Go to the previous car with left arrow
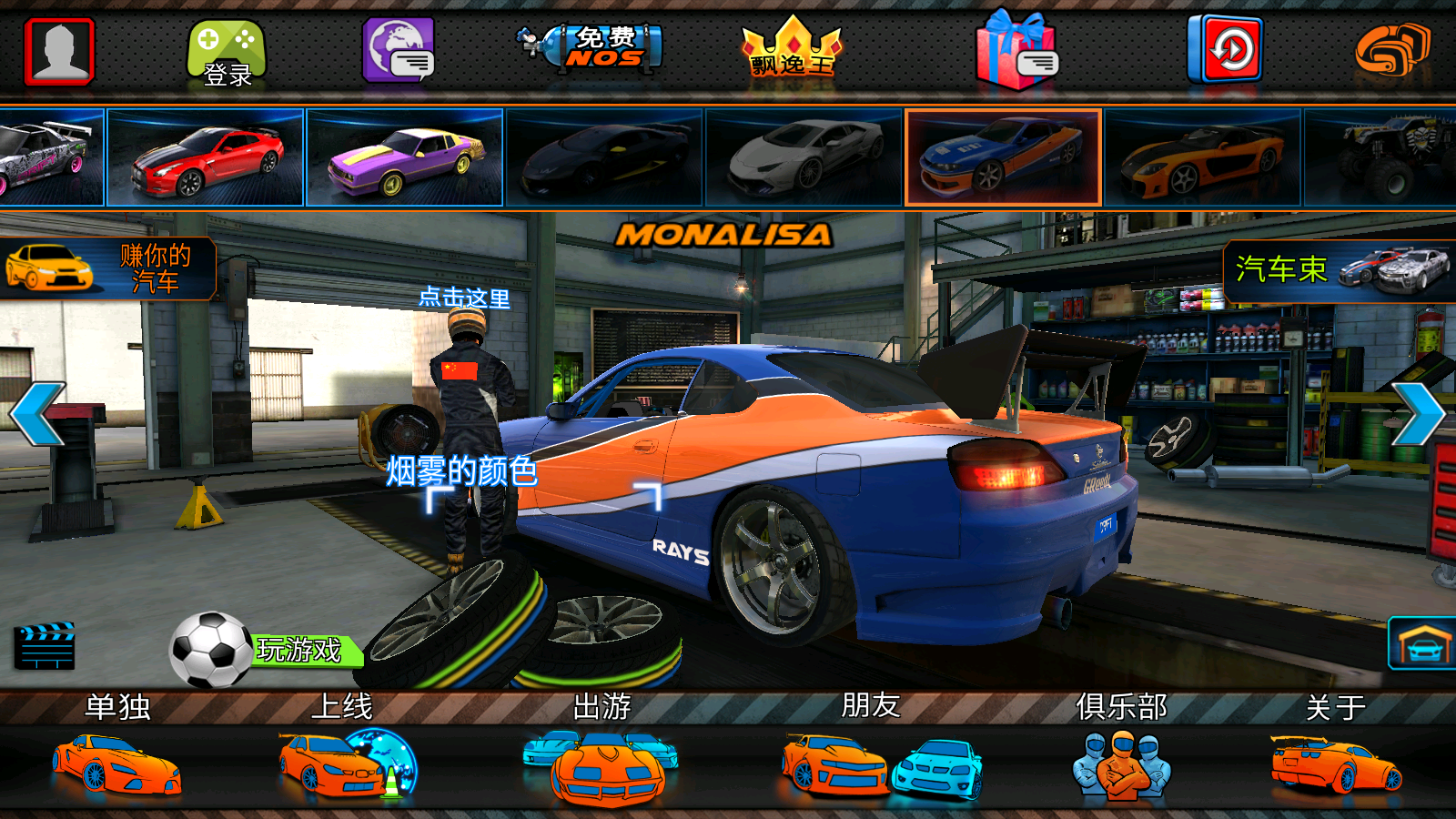1456x819 pixels. 37,414
